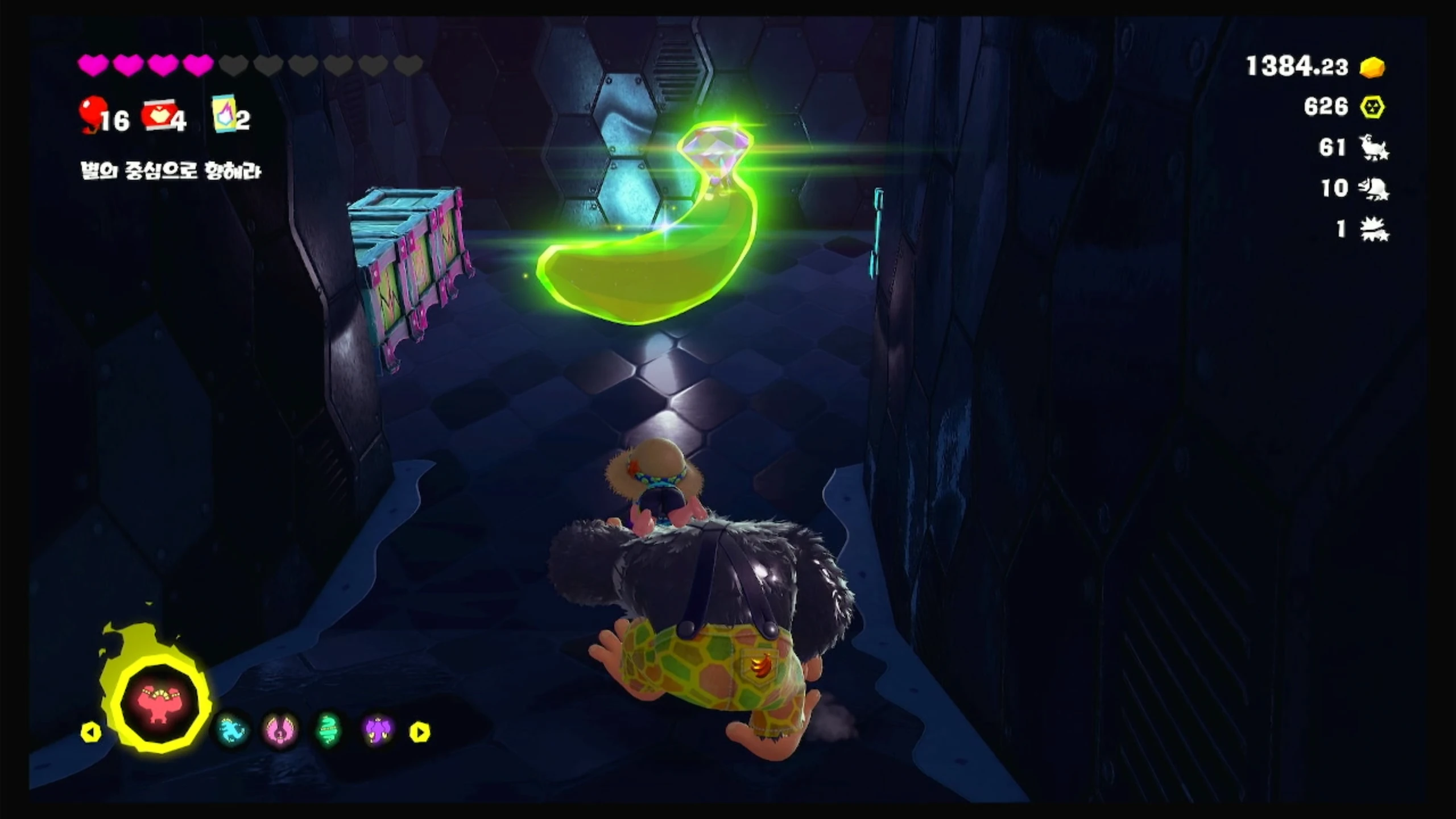Show the fossil counter with 10
The width and height of the screenshot is (1456, 819).
(1373, 188)
